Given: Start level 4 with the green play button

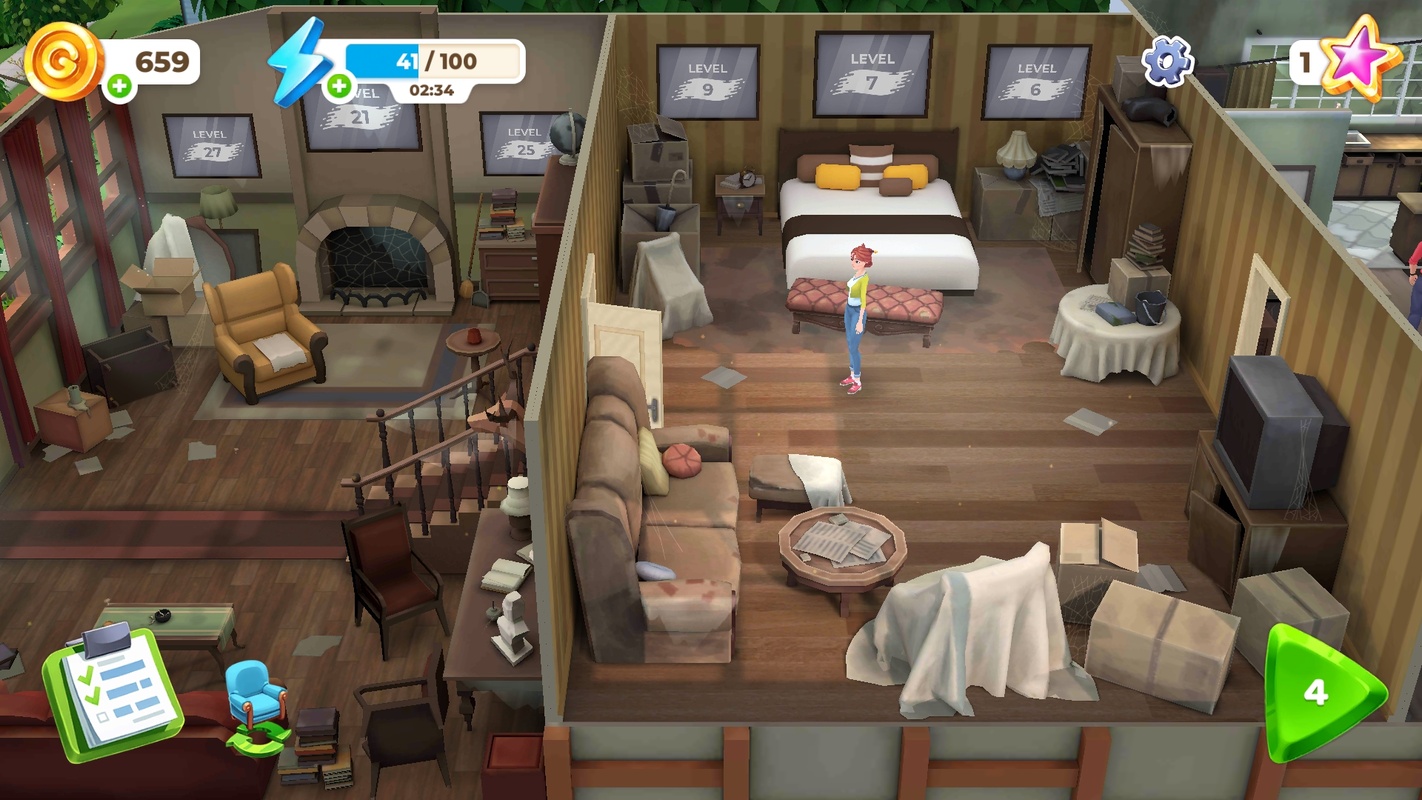Looking at the screenshot, I should 1321,692.
